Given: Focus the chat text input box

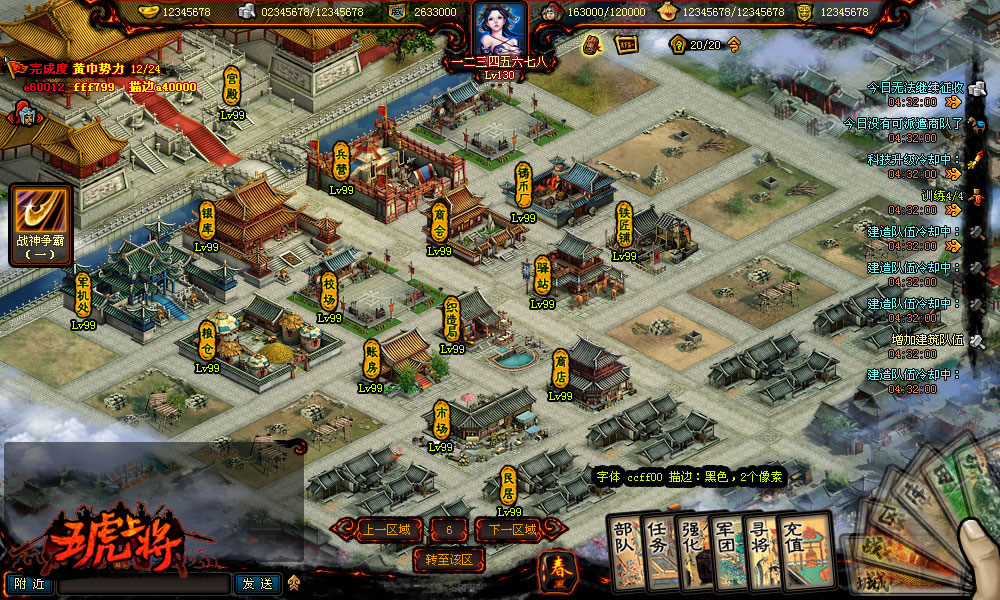Looking at the screenshot, I should (x=143, y=584).
